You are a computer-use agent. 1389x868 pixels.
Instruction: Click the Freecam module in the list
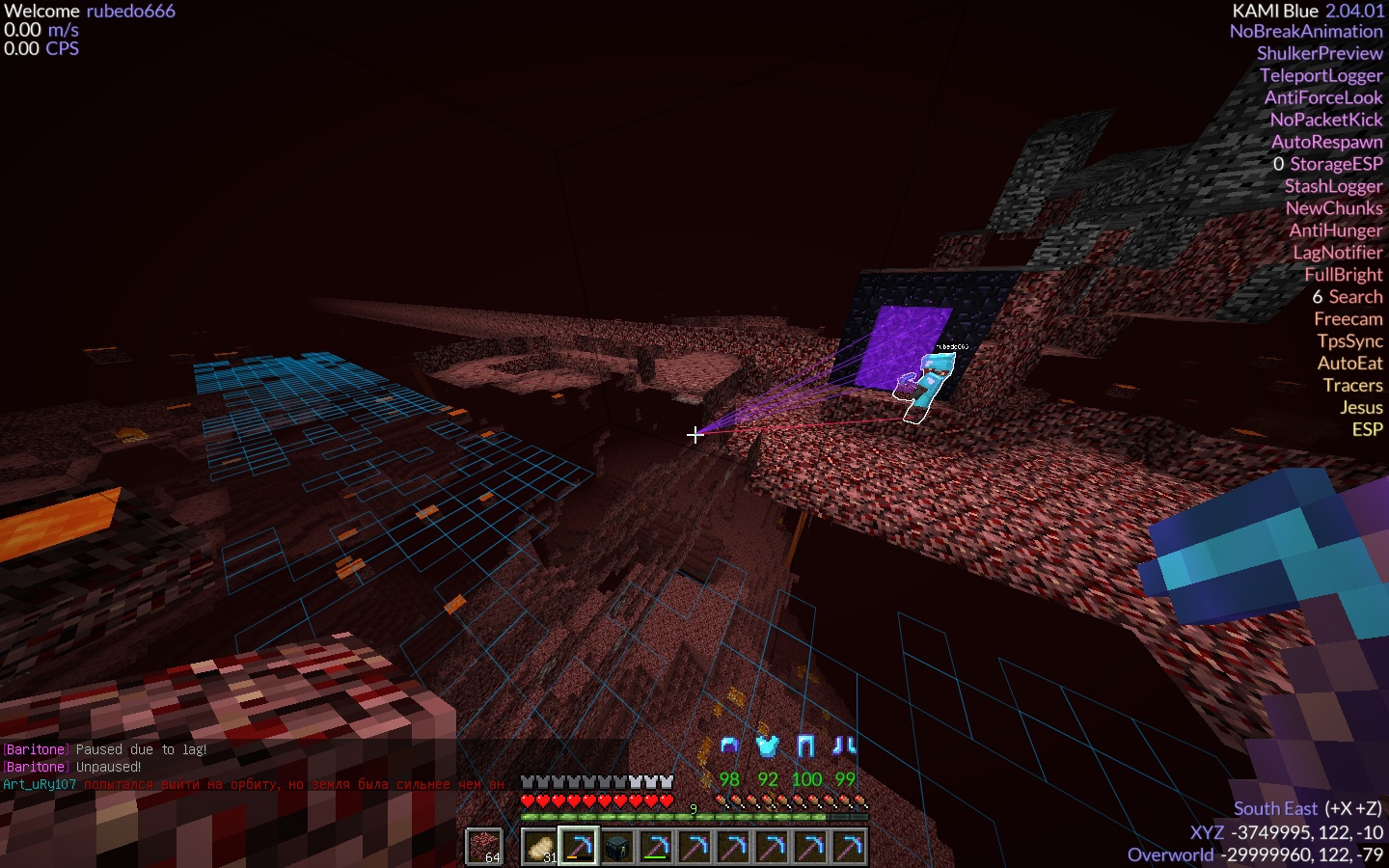pos(1348,319)
